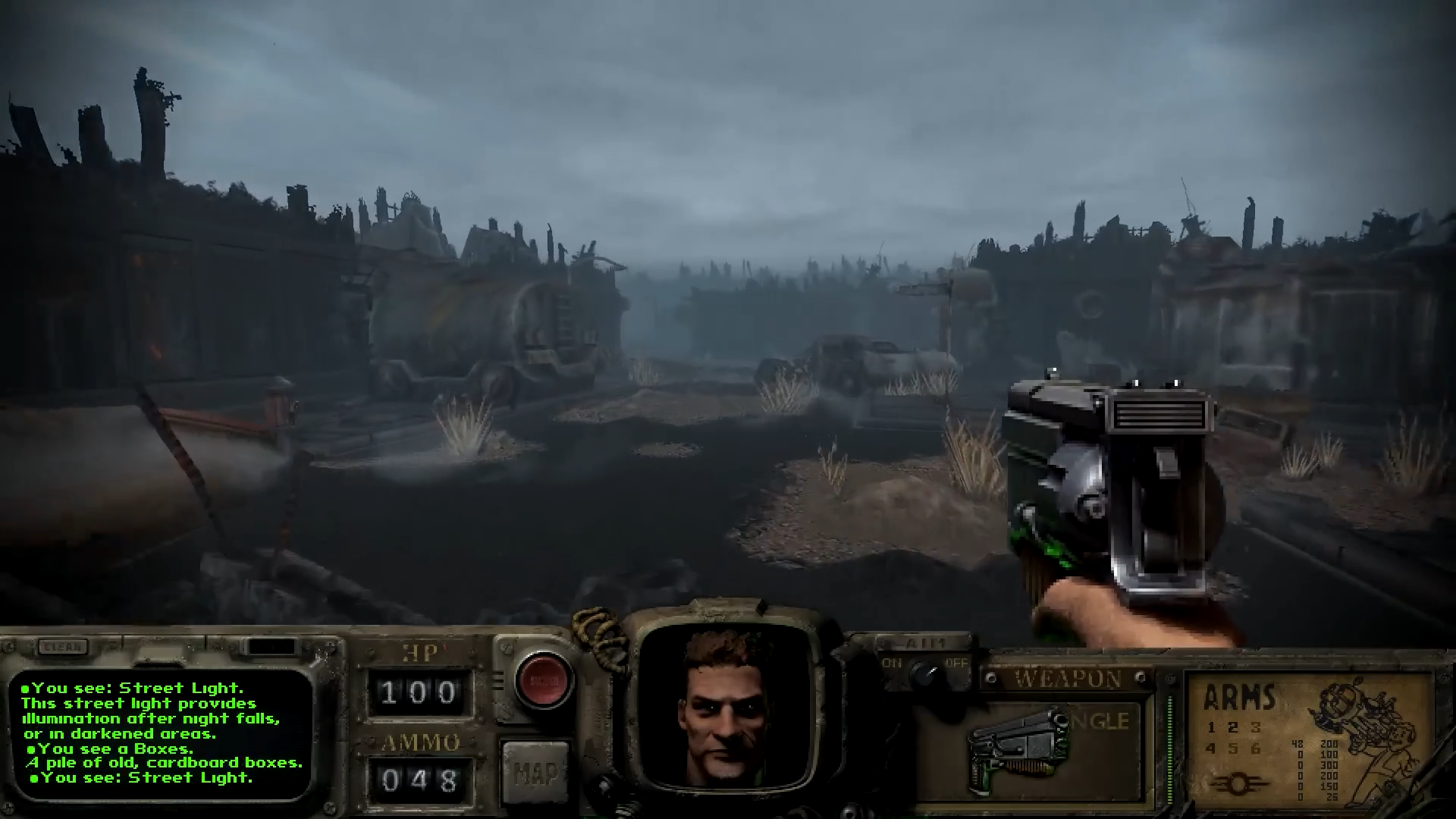
Task: Choose weapon number 1 on ARMS panel
Action: click(x=1212, y=728)
